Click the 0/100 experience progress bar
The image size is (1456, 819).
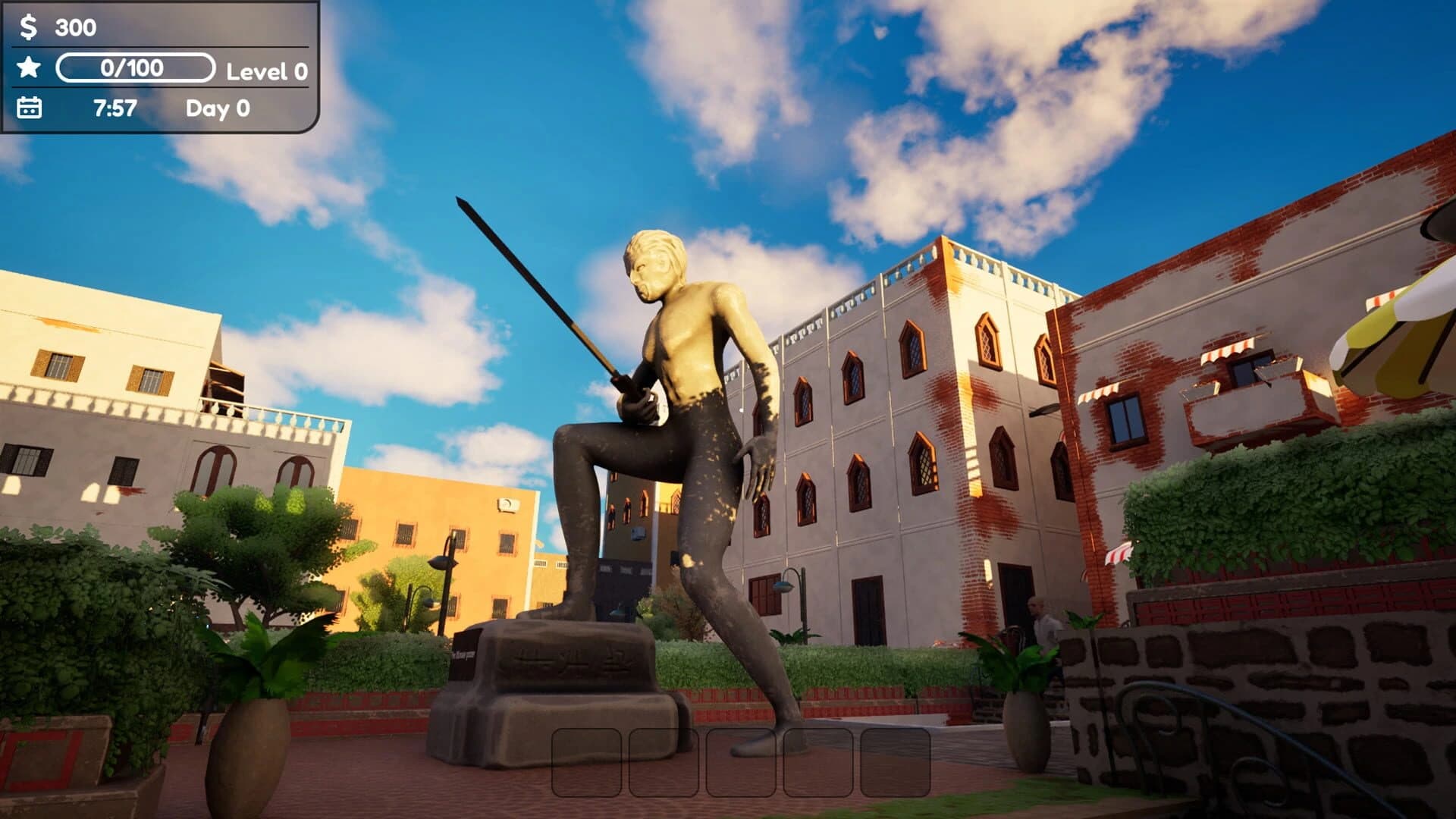click(136, 69)
